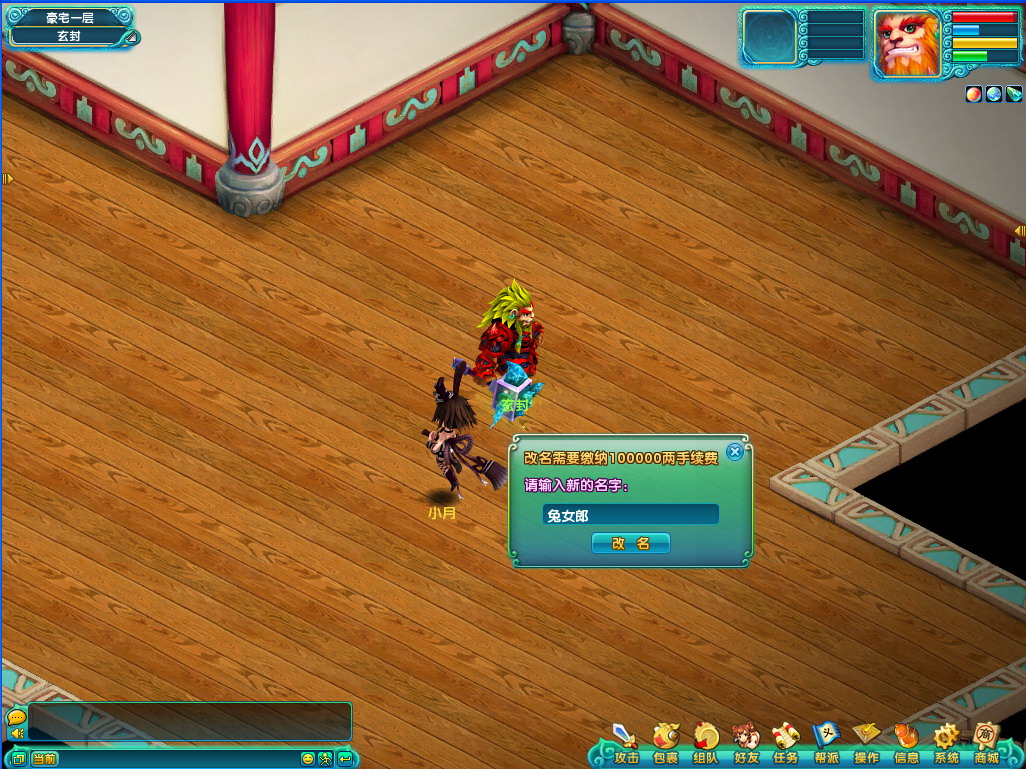Open the chat emoji smiley picker
This screenshot has width=1026, height=769.
(x=307, y=759)
